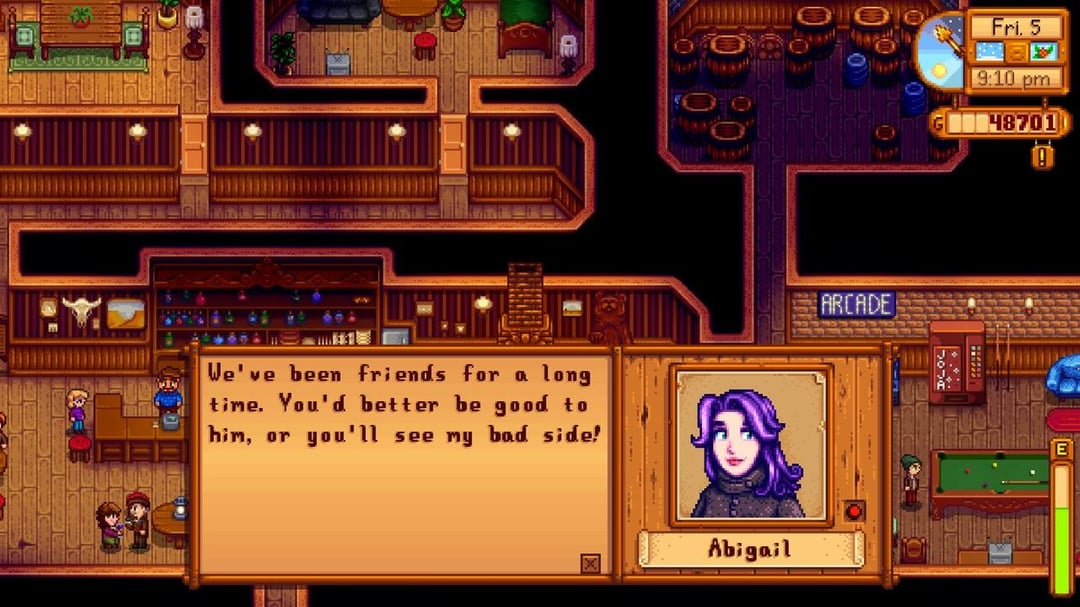Open the journal with the exclamation icon
Screen dimensions: 1080x607
pyautogui.click(x=1043, y=157)
